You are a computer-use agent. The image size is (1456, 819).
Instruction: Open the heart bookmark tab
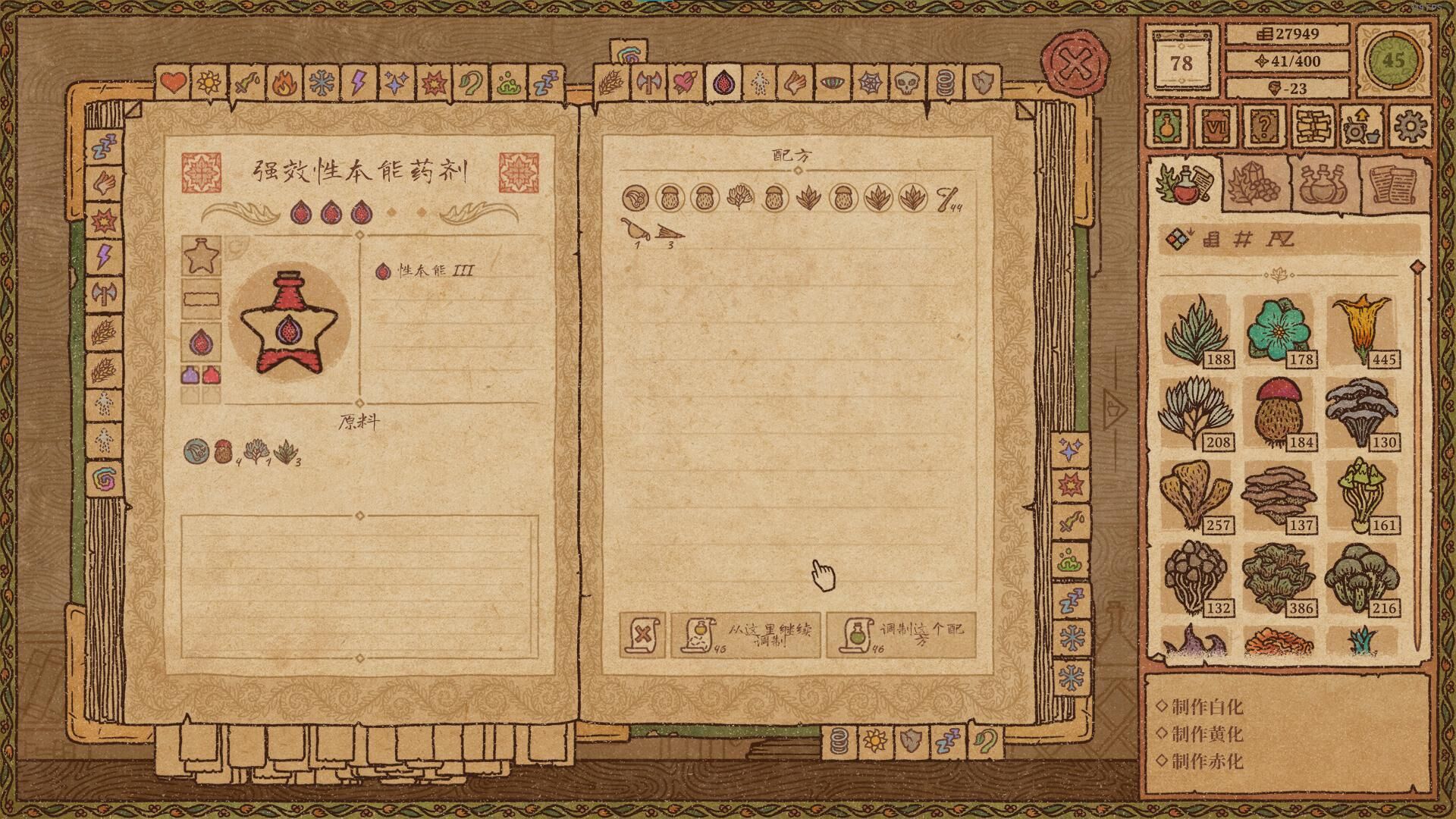pos(174,82)
